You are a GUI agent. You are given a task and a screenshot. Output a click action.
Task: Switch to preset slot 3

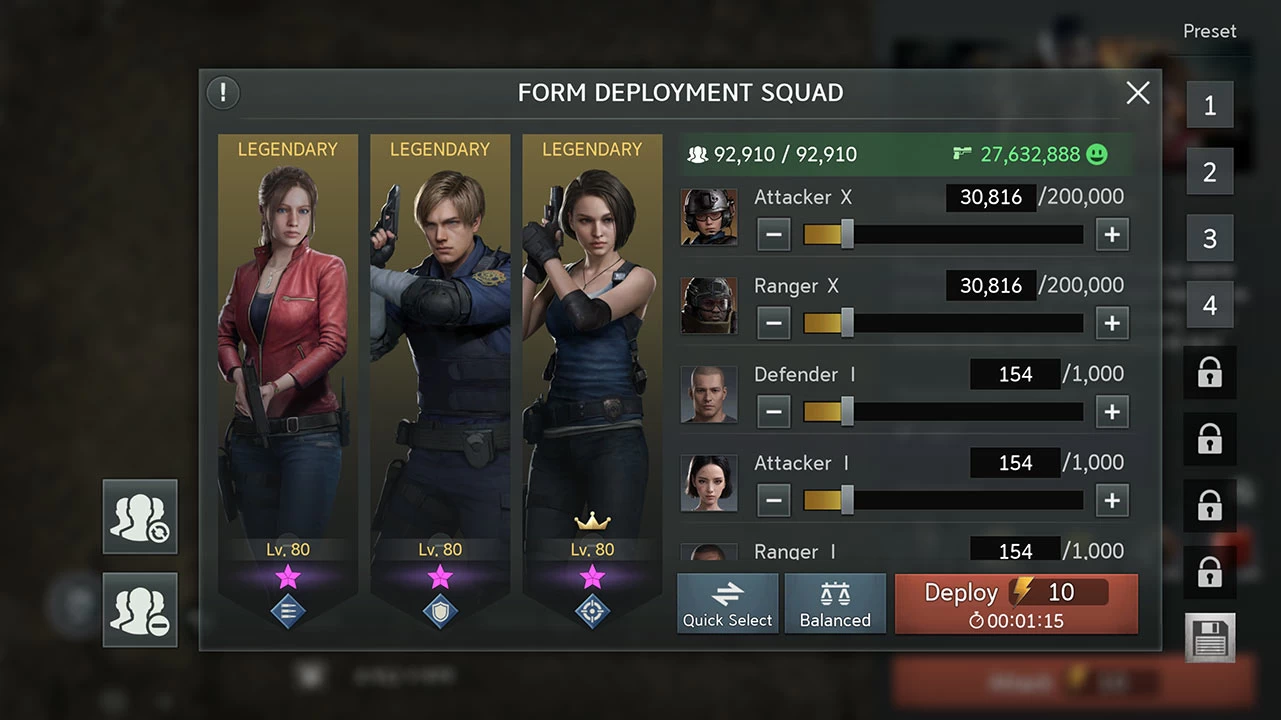click(1210, 238)
